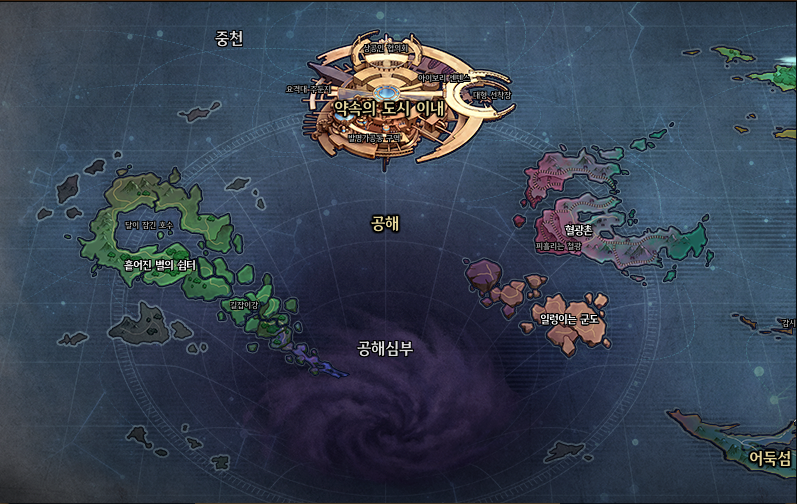Choose the 상공인 협의회 map location
The image size is (797, 504).
click(386, 47)
